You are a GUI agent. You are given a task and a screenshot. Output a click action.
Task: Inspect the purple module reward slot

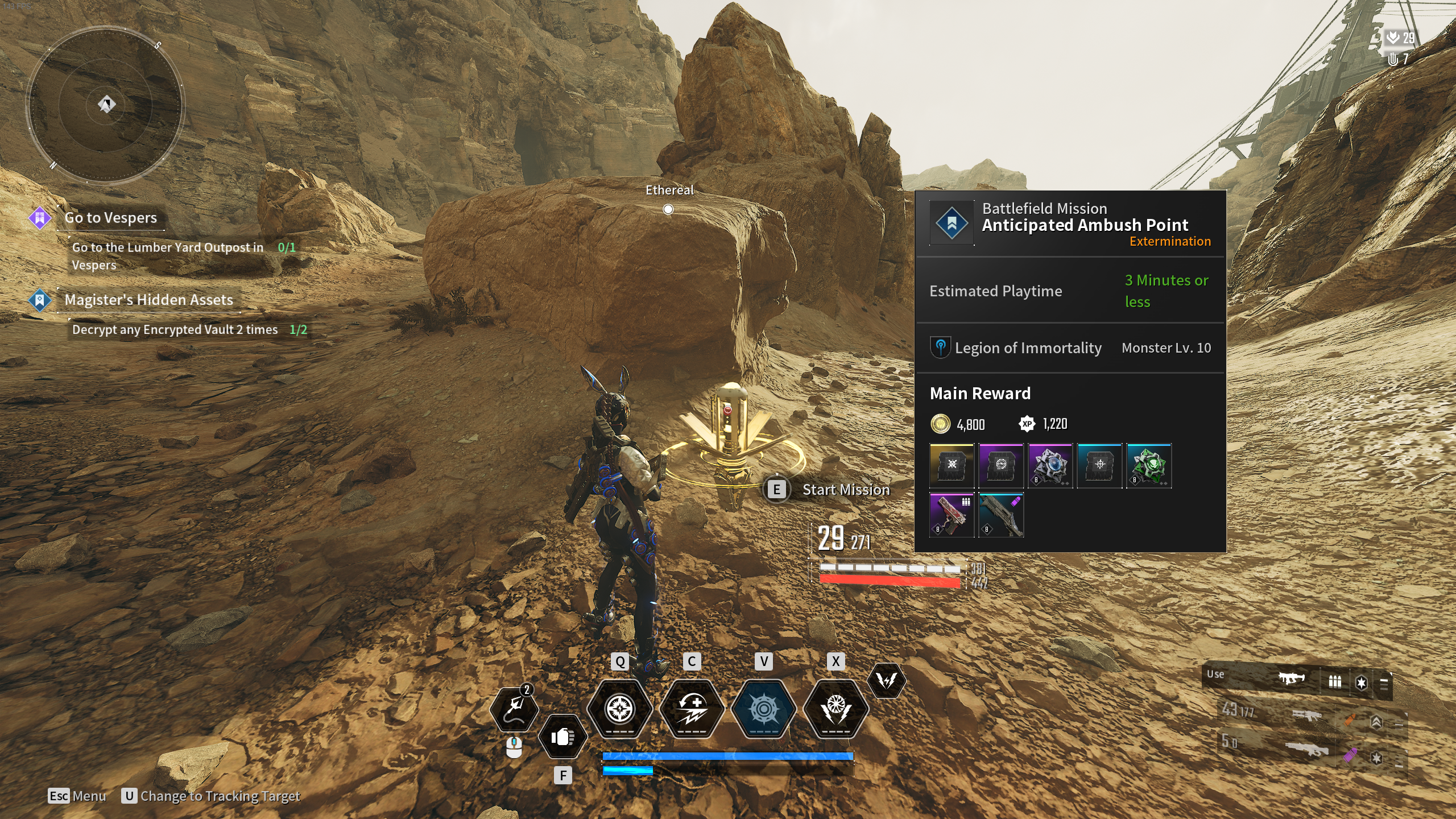pyautogui.click(x=1001, y=466)
